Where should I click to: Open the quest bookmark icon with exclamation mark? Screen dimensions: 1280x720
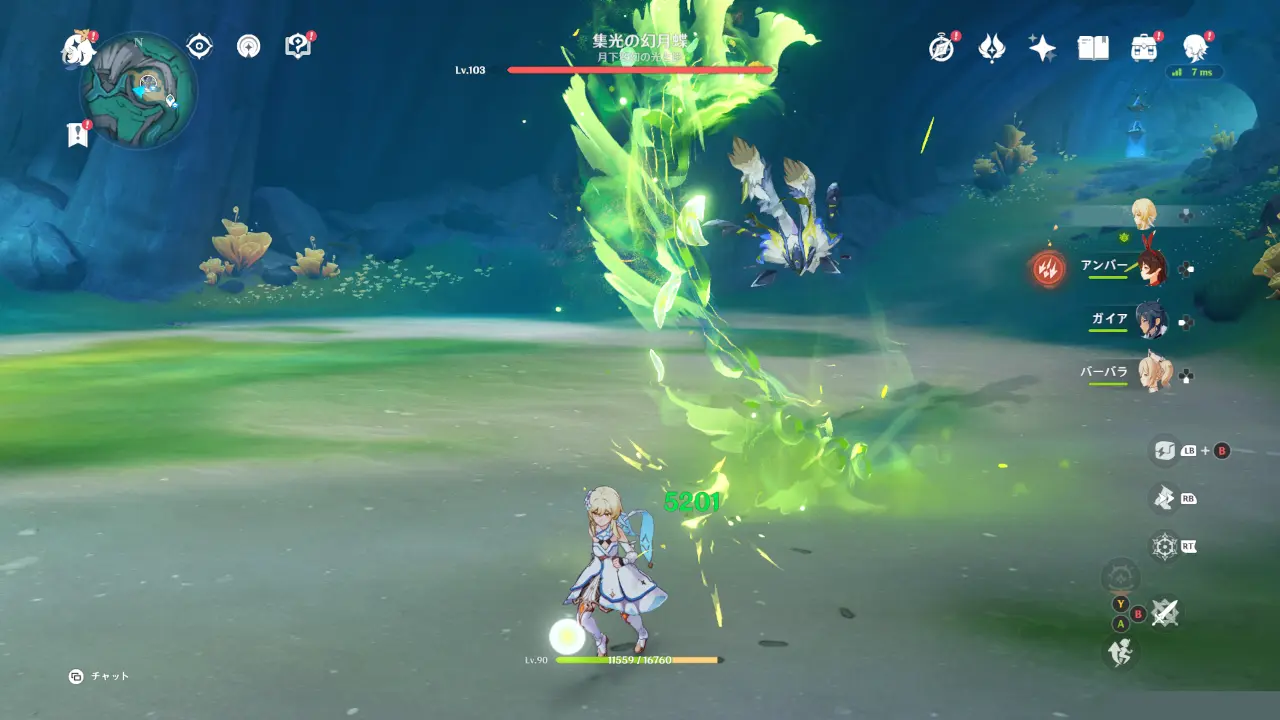tap(78, 134)
